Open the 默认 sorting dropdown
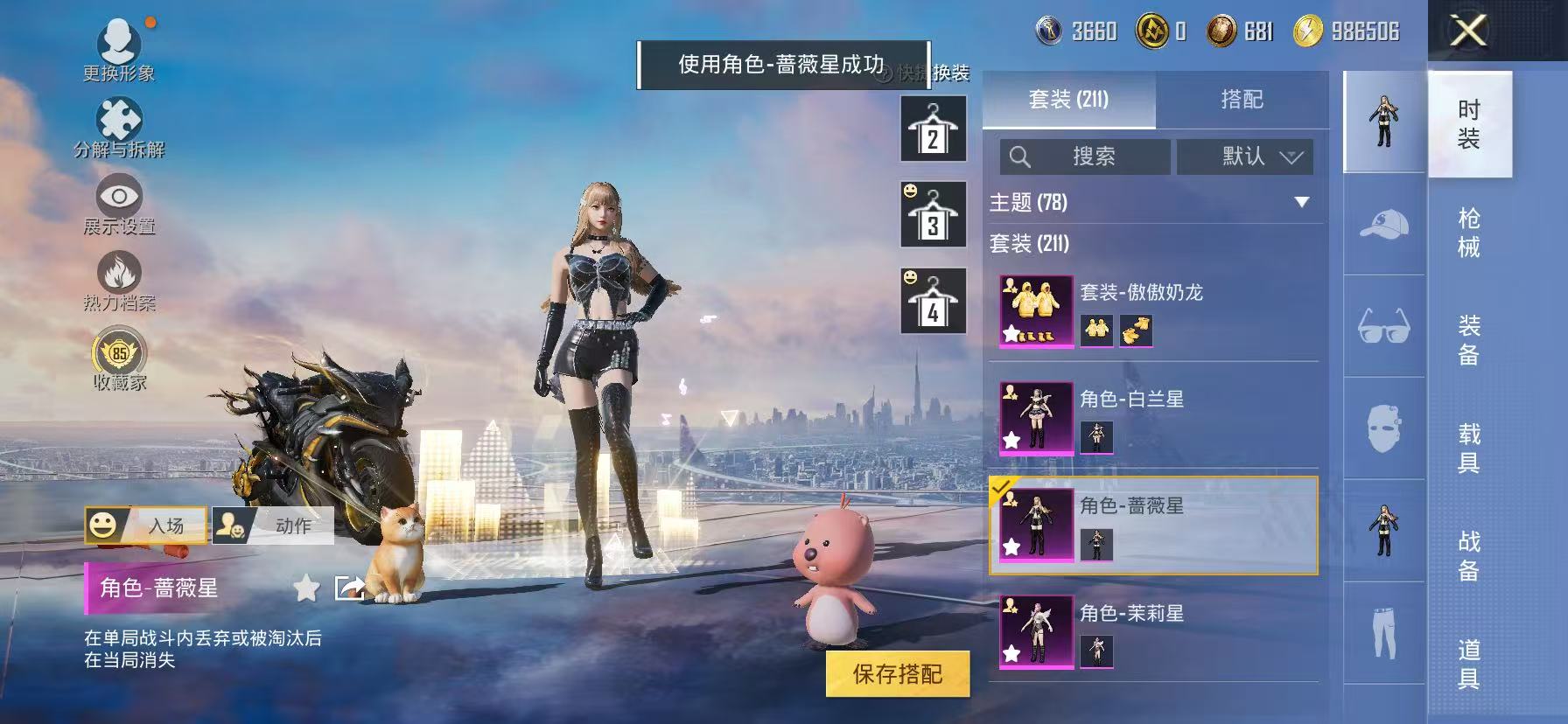 [x=1244, y=157]
